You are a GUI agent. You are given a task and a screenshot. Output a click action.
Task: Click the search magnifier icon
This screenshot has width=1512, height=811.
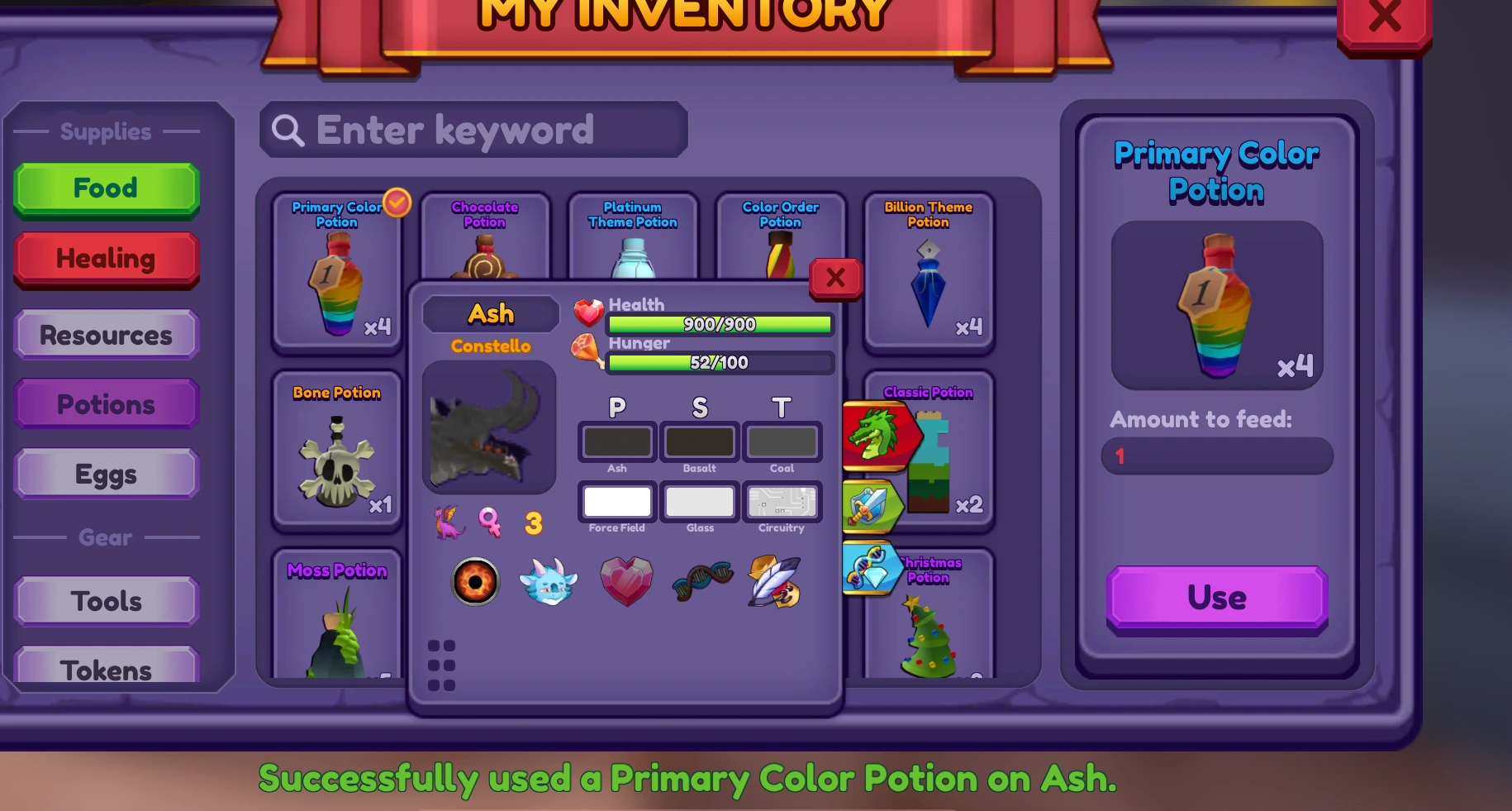point(287,130)
